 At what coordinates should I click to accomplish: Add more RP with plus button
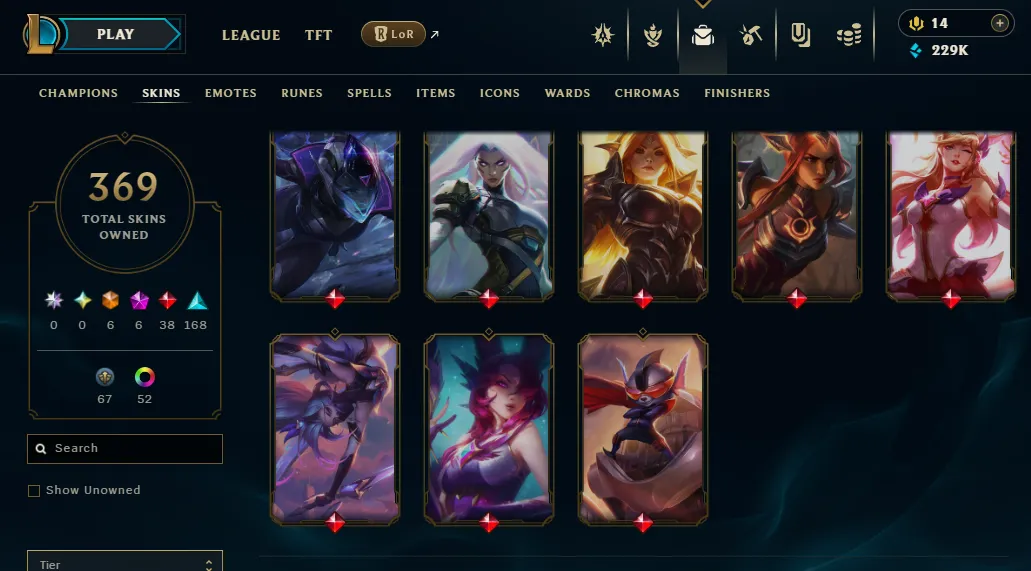tap(999, 23)
